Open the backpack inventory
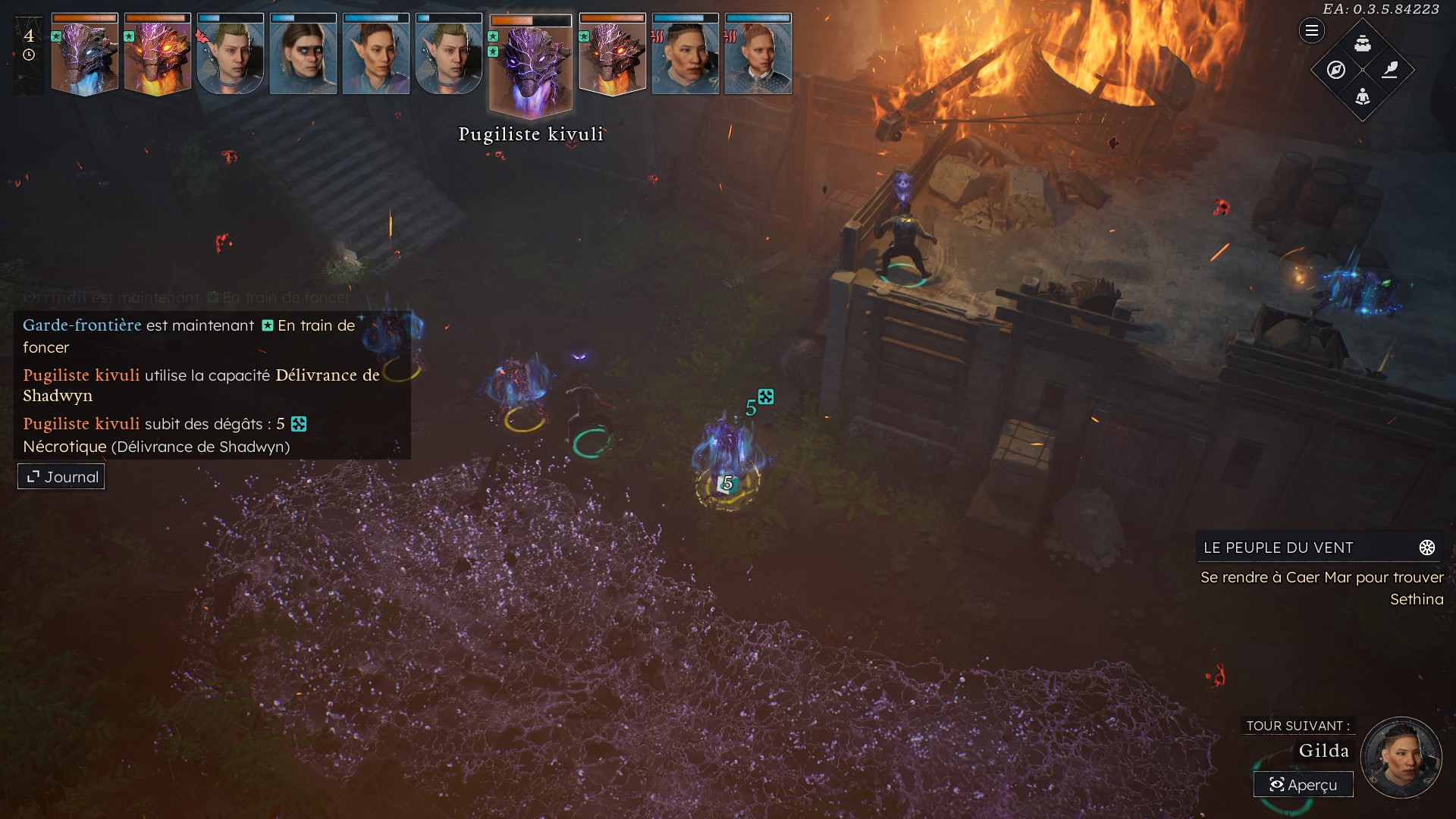Image resolution: width=1456 pixels, height=819 pixels. coord(1363,43)
